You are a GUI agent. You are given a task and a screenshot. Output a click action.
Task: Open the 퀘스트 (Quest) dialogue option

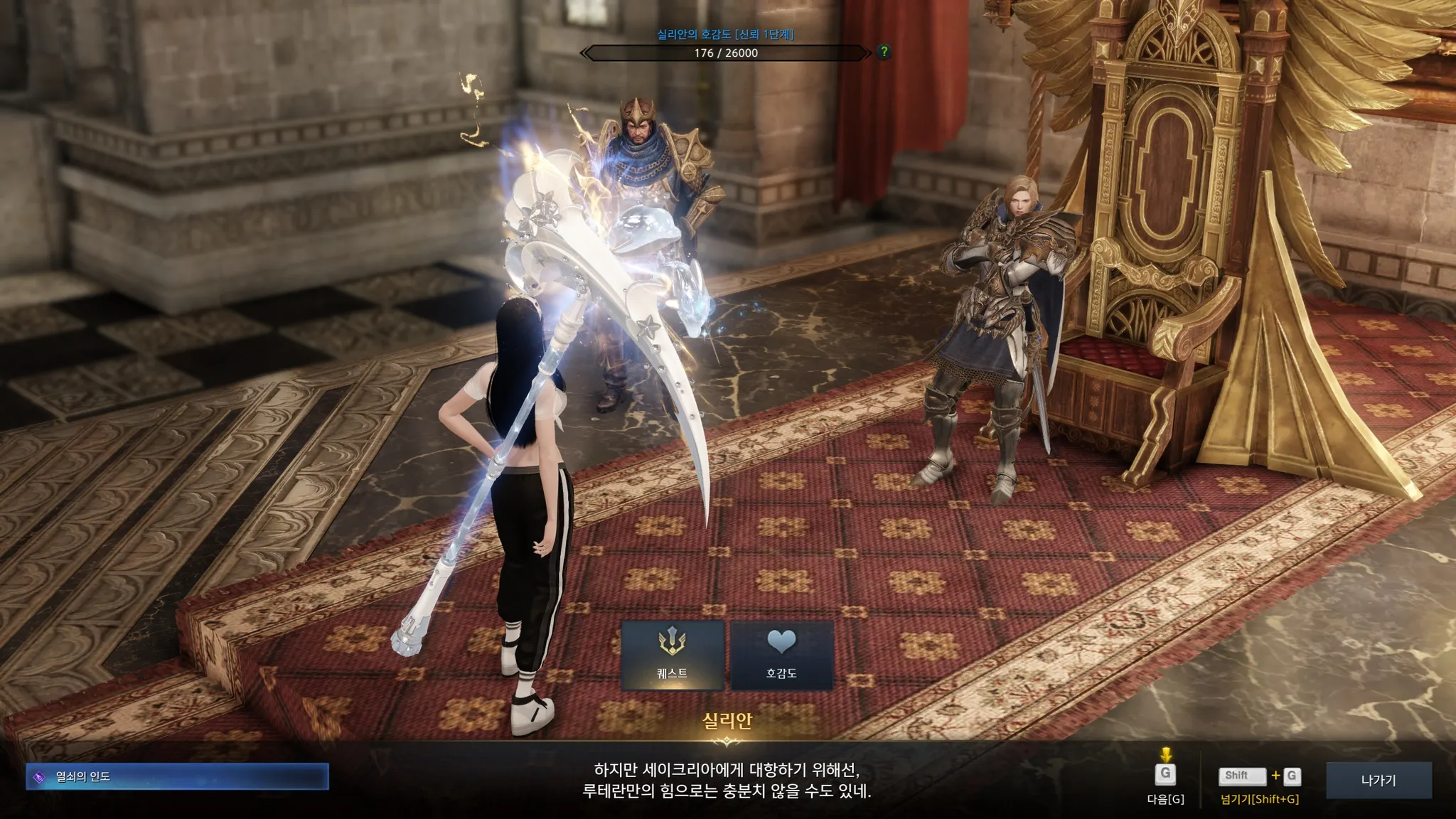click(673, 655)
